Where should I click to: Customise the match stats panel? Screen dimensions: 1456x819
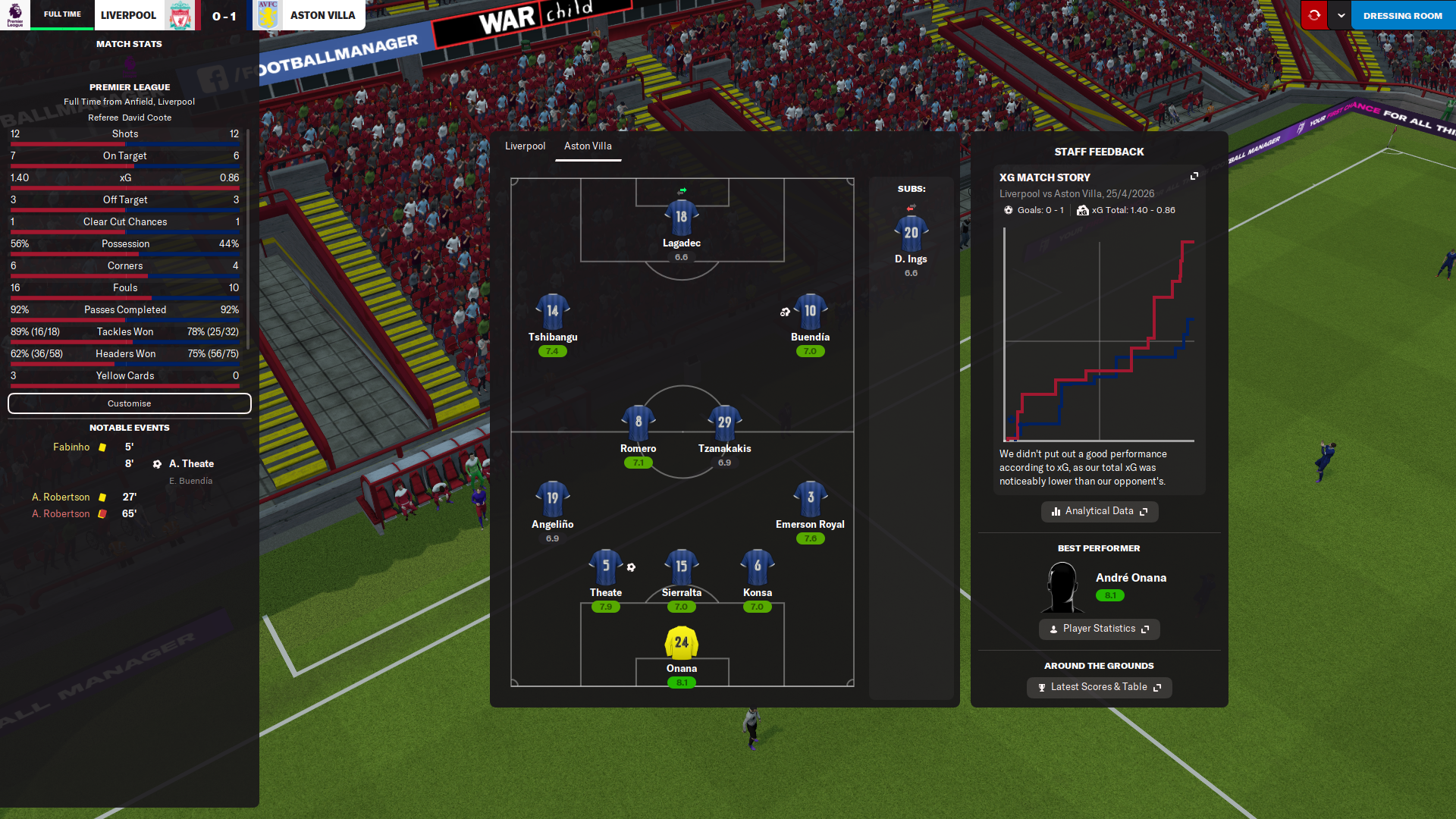pyautogui.click(x=129, y=403)
